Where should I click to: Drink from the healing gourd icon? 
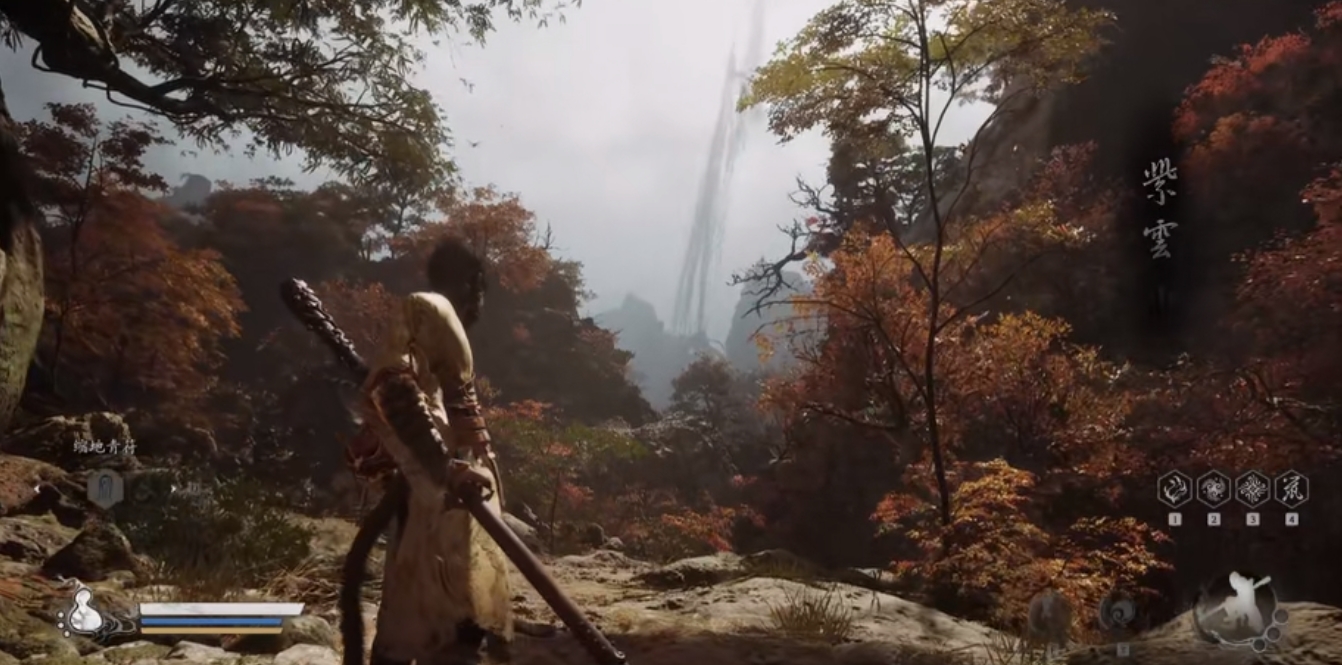point(86,612)
